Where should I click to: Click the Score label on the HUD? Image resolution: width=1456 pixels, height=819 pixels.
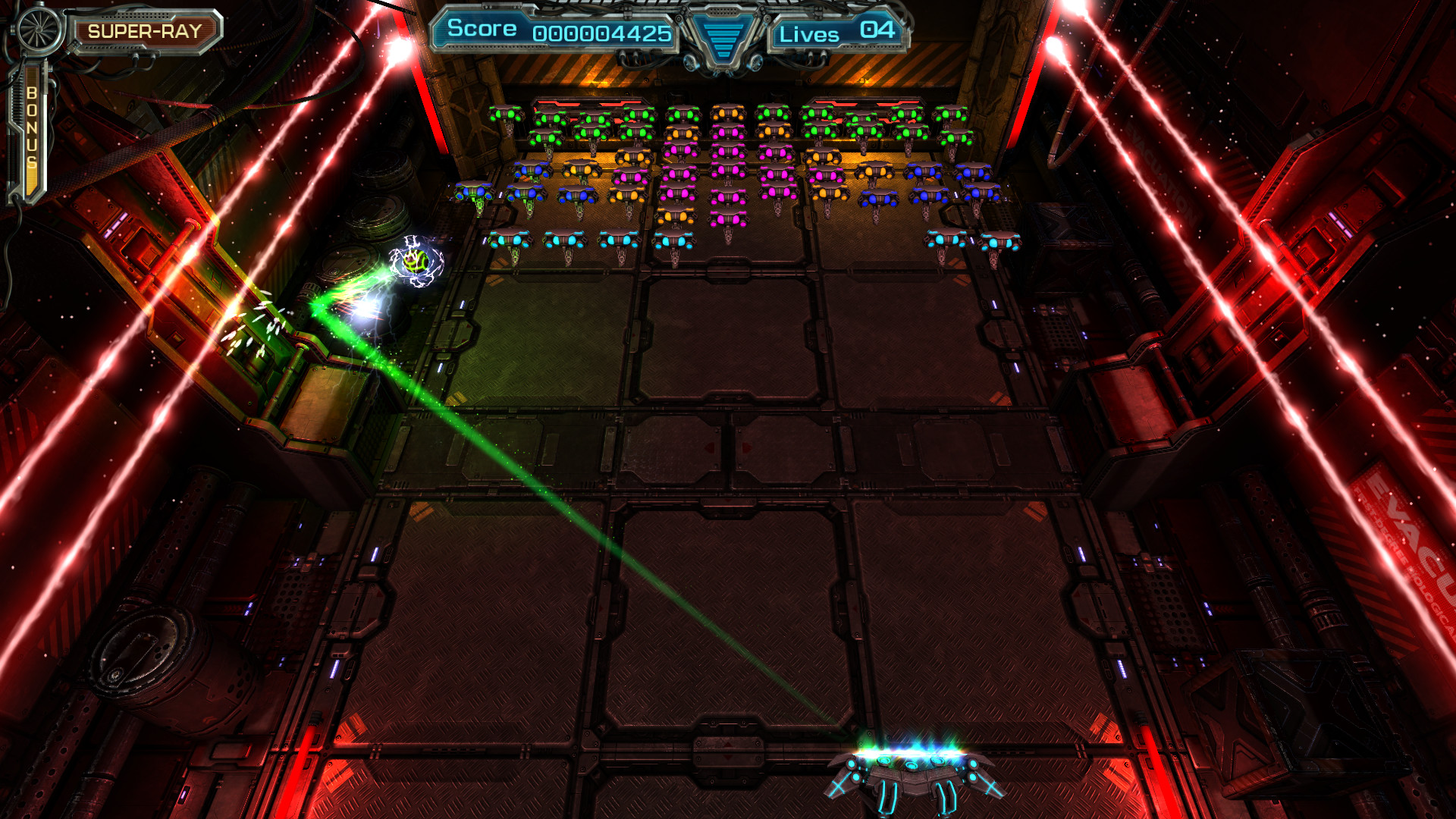point(480,29)
